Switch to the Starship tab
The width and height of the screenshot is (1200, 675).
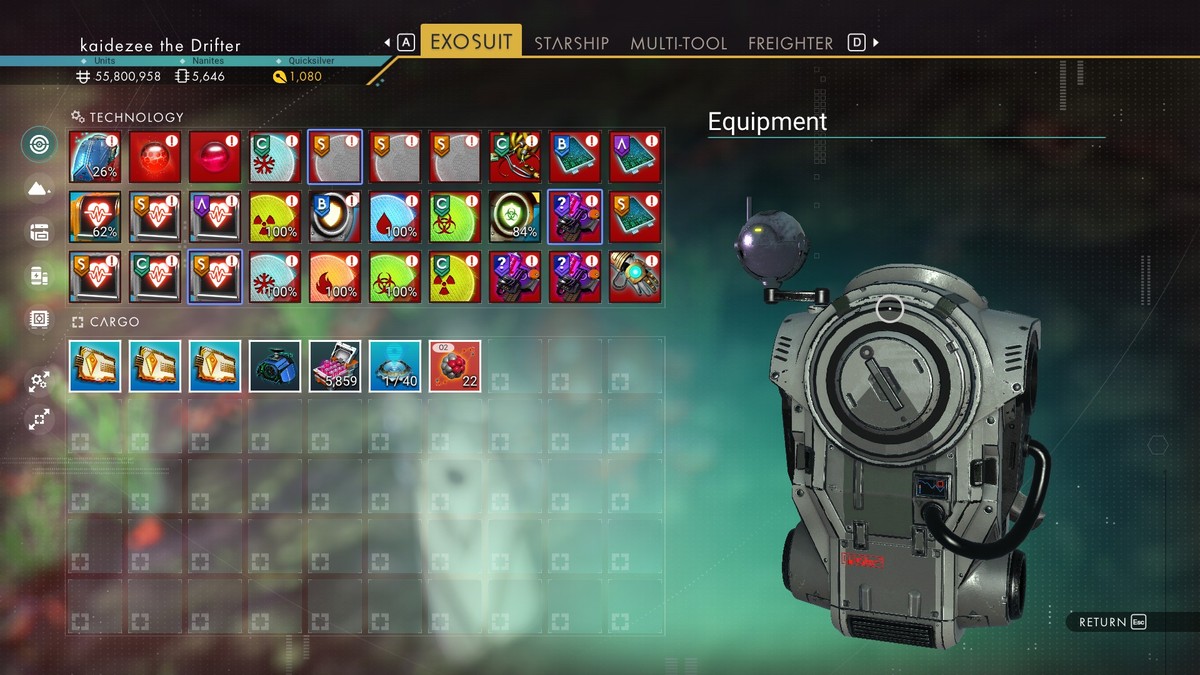tap(571, 43)
